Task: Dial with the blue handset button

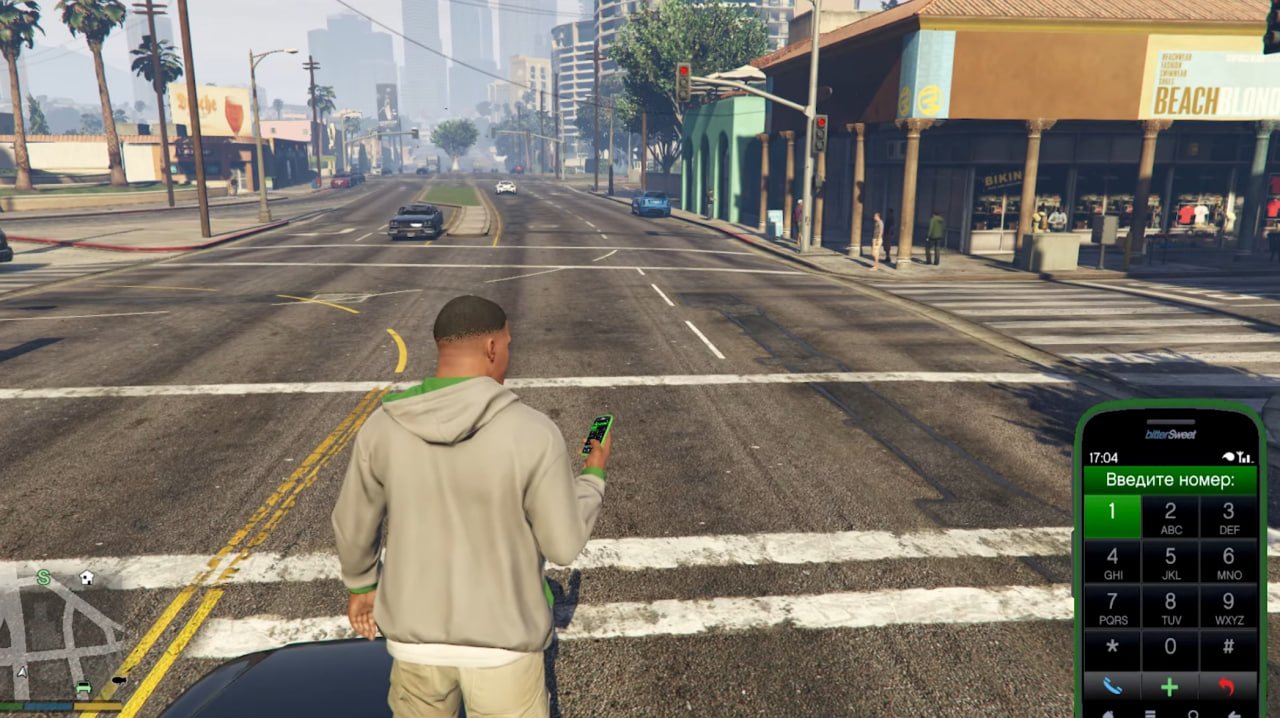Action: click(1112, 687)
